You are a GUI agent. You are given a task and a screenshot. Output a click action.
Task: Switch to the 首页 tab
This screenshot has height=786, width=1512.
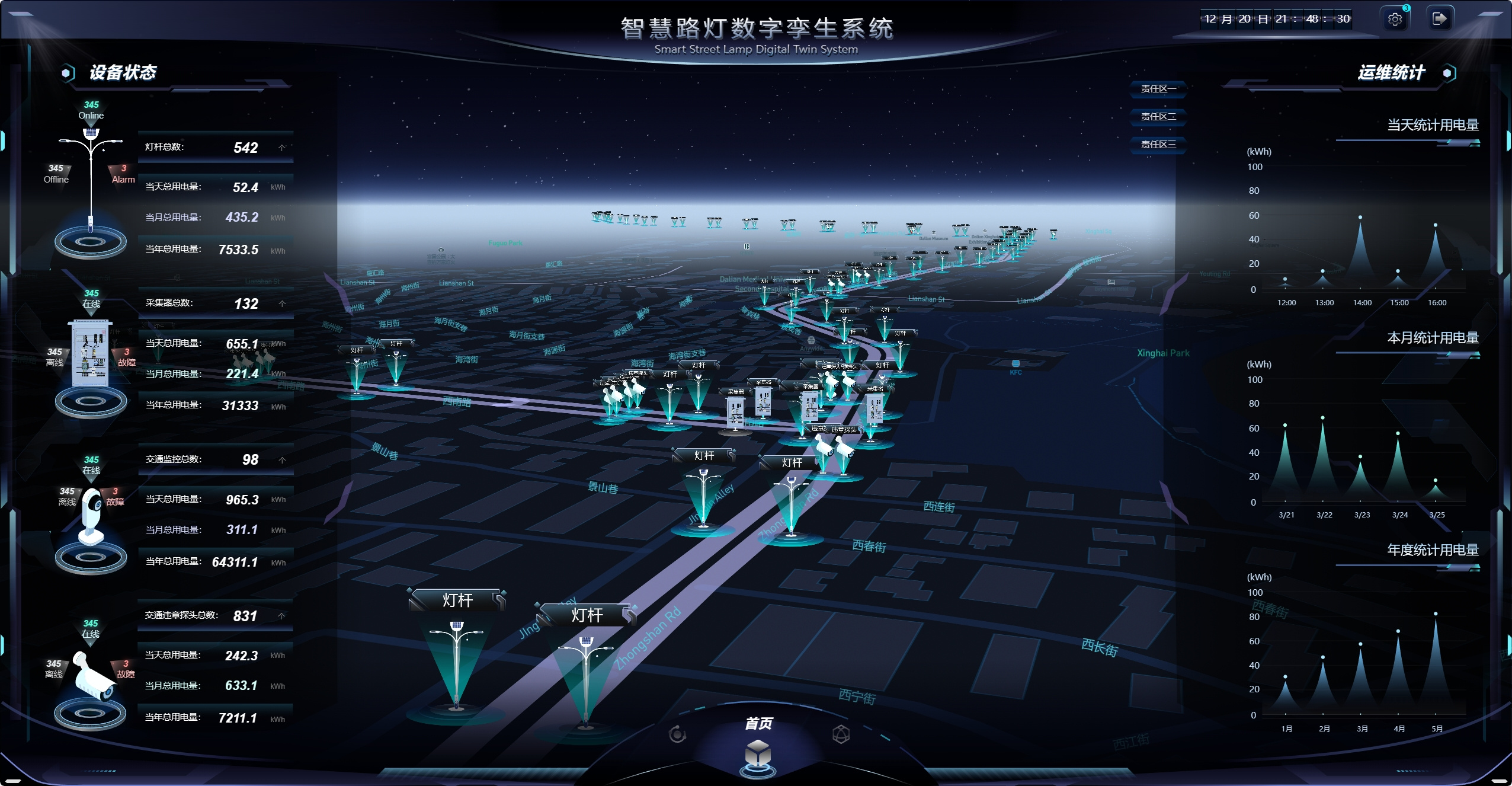(758, 724)
